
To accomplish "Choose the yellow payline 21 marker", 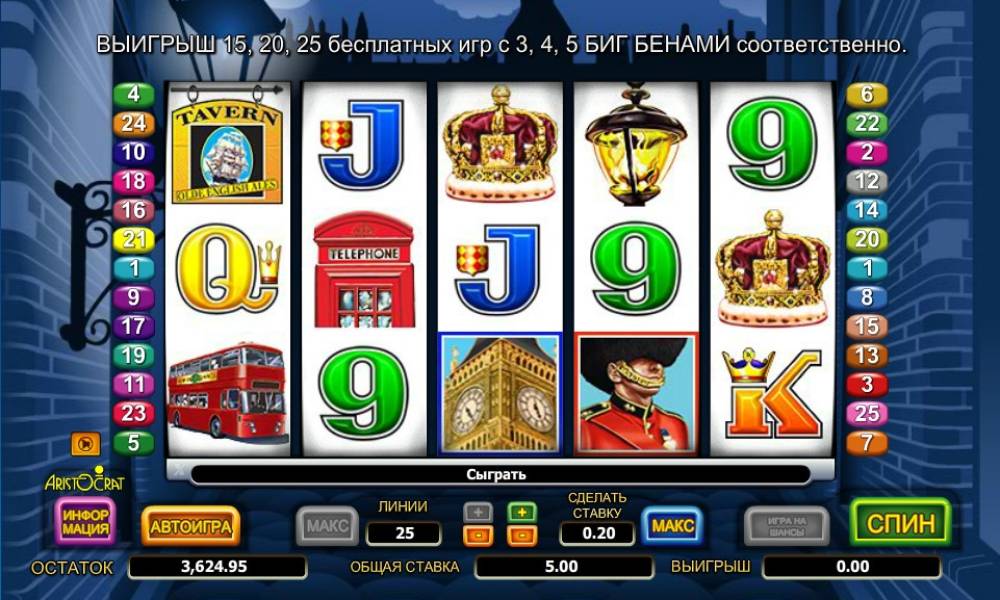I will [x=133, y=240].
